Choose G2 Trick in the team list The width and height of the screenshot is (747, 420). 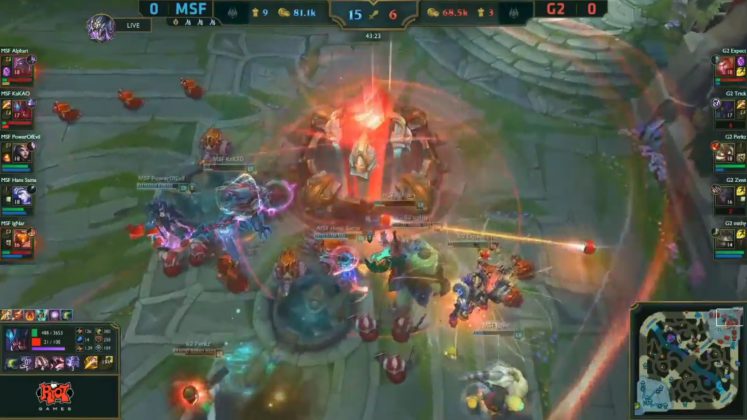pyautogui.click(x=725, y=112)
